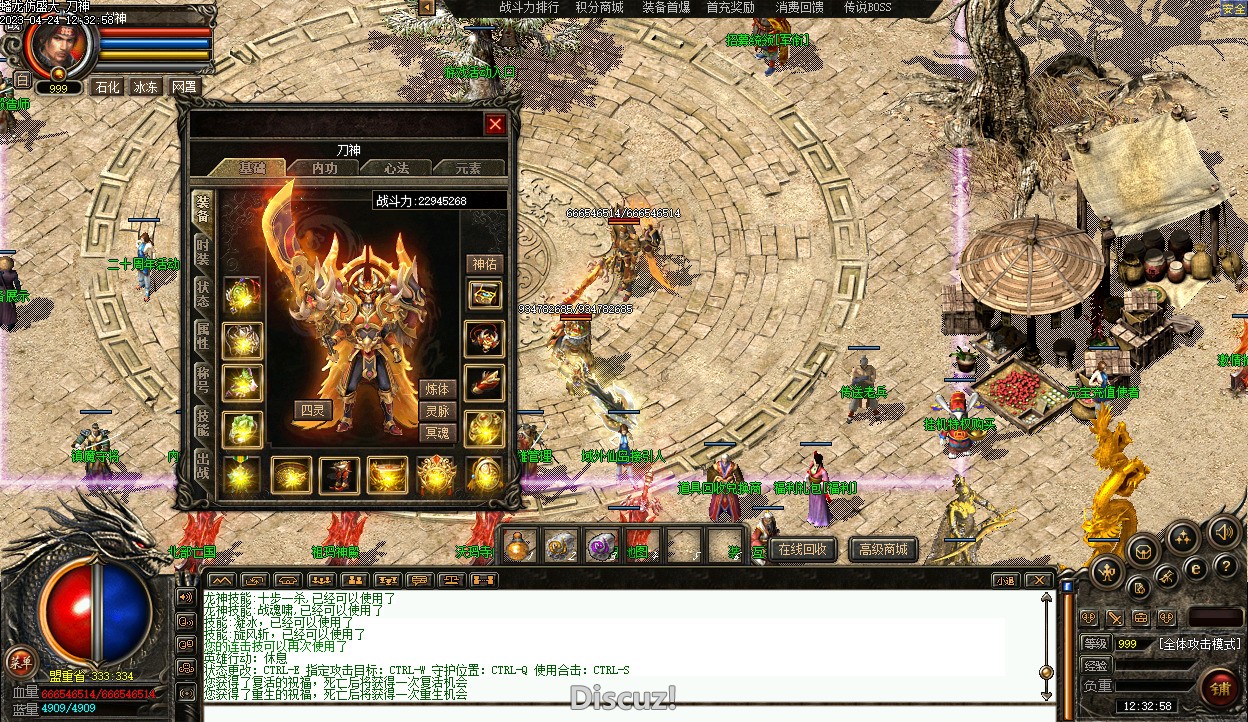Viewport: 1248px width, 722px height.
Task: Switch to the 内功 tab
Action: (x=324, y=168)
